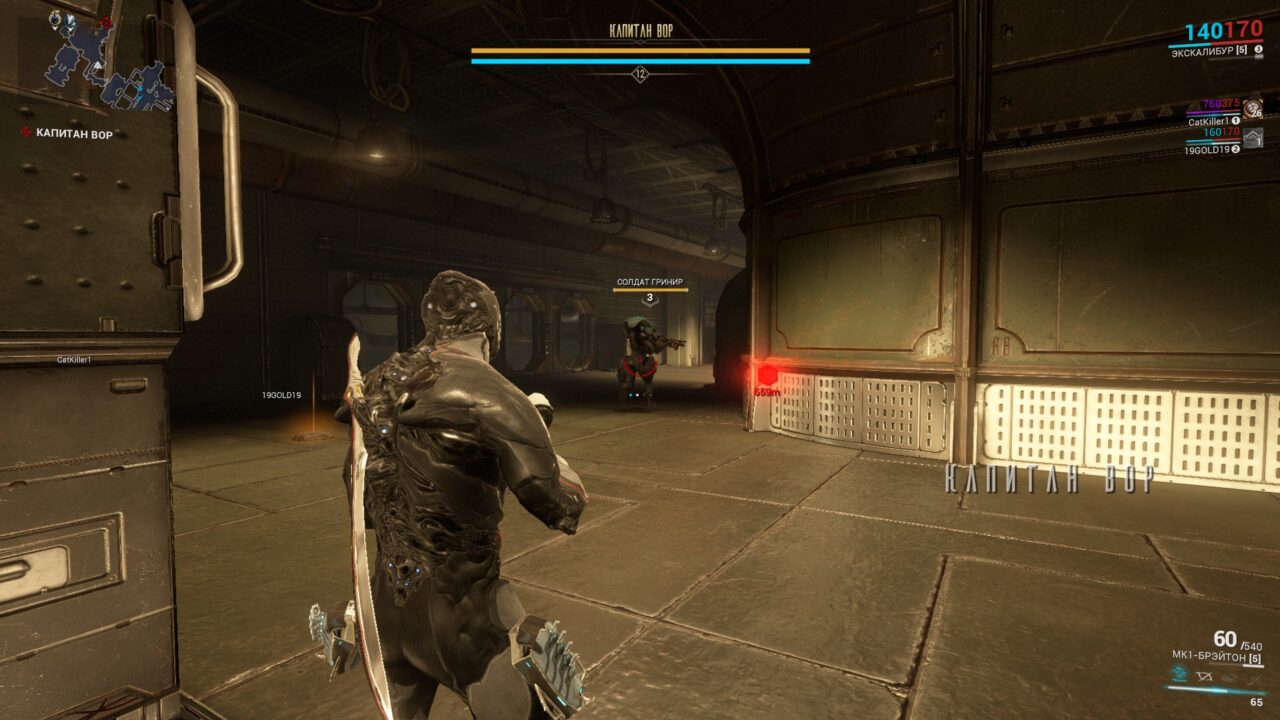Click the fourth ultimate ability icon
1280x720 pixels.
pos(1252,677)
